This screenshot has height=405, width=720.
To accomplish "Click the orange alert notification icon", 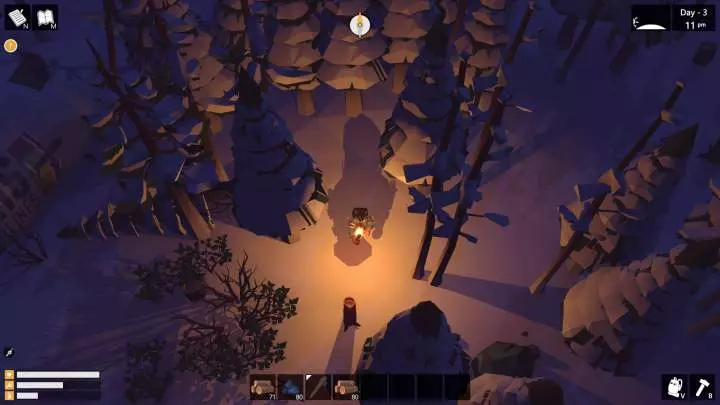I will click(x=10, y=45).
